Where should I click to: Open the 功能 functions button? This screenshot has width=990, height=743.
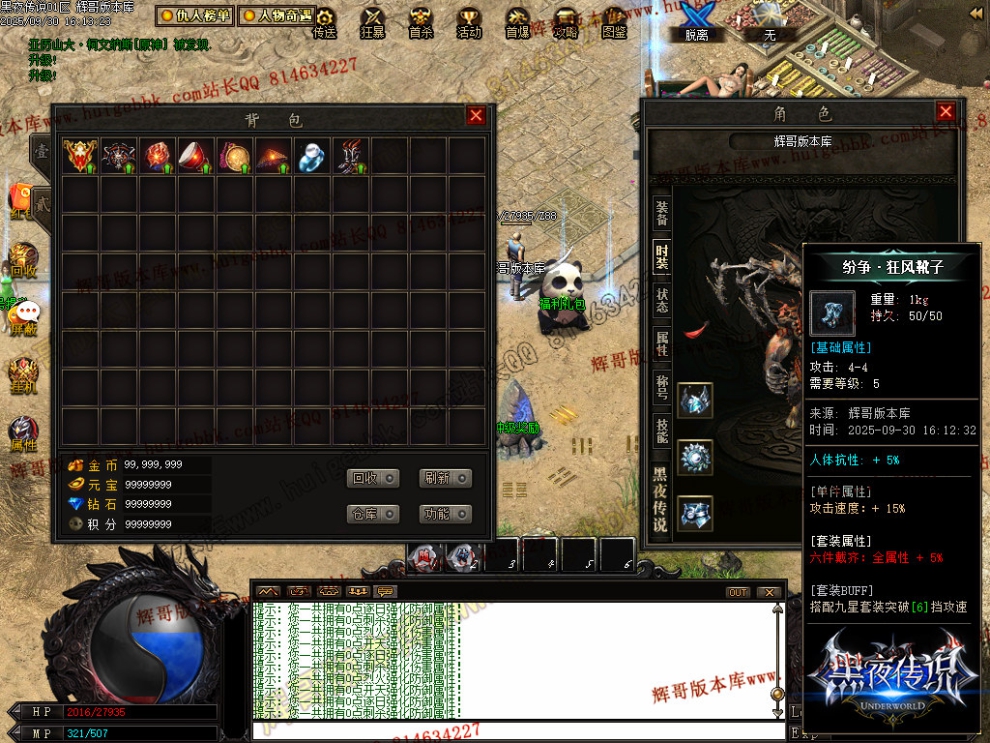point(444,514)
